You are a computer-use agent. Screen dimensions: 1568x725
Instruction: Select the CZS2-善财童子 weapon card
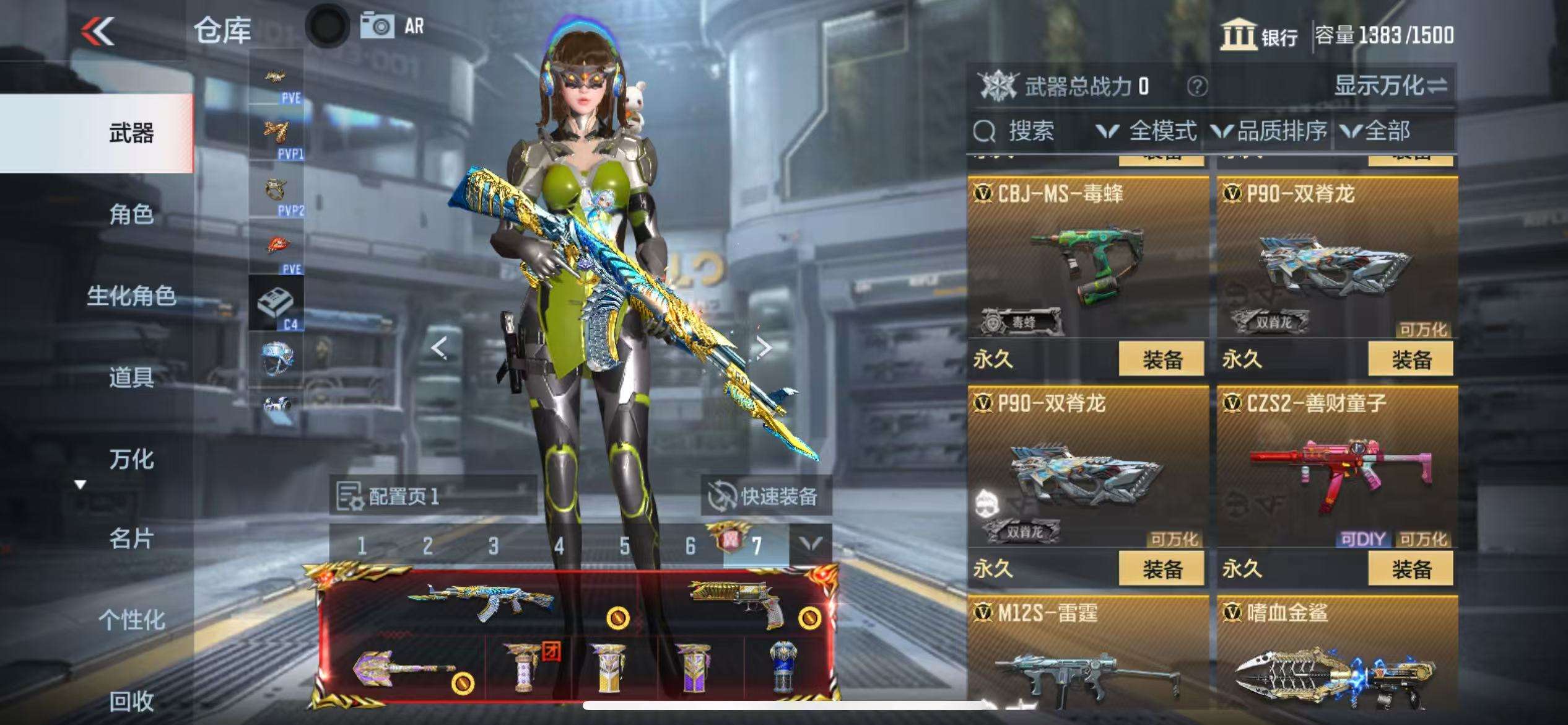tap(1336, 471)
